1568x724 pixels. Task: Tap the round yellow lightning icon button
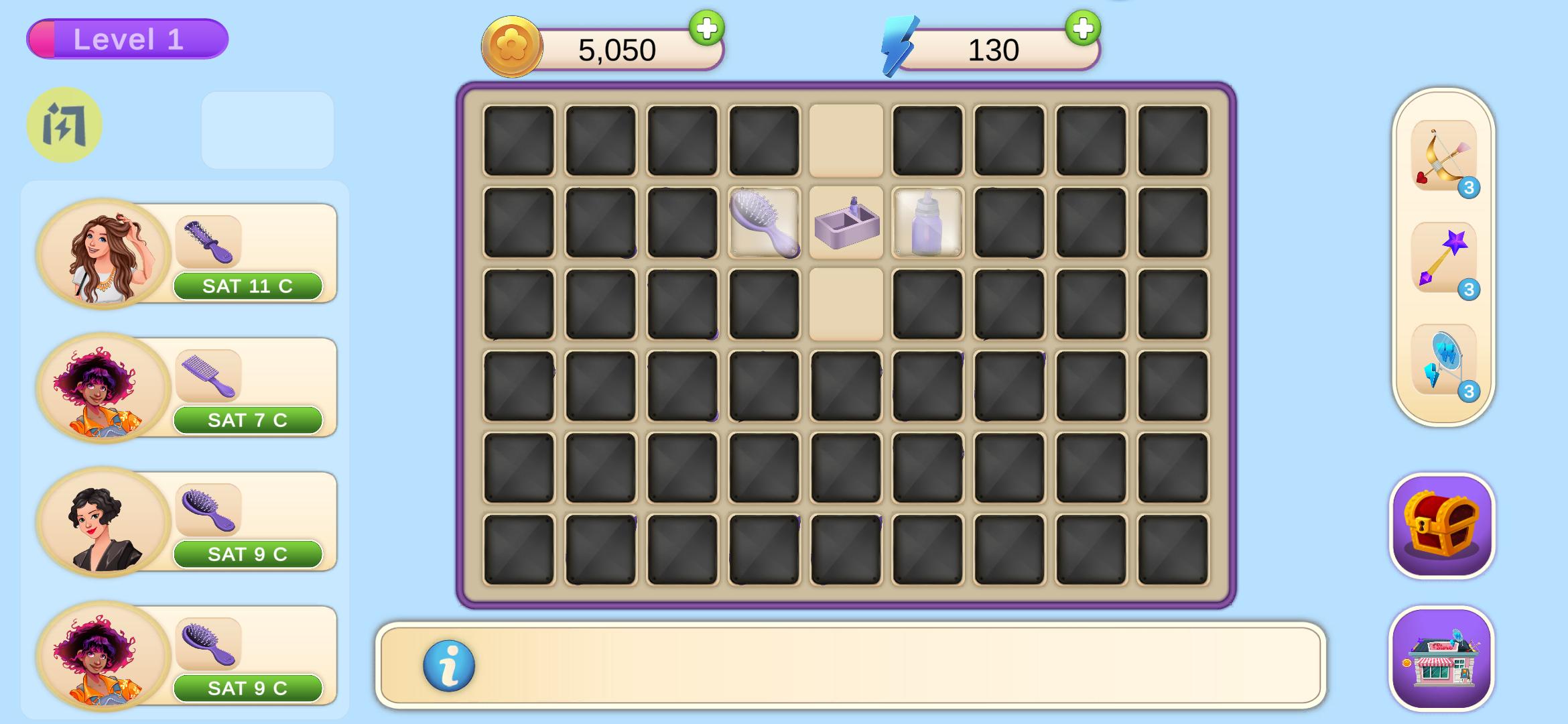click(x=64, y=125)
